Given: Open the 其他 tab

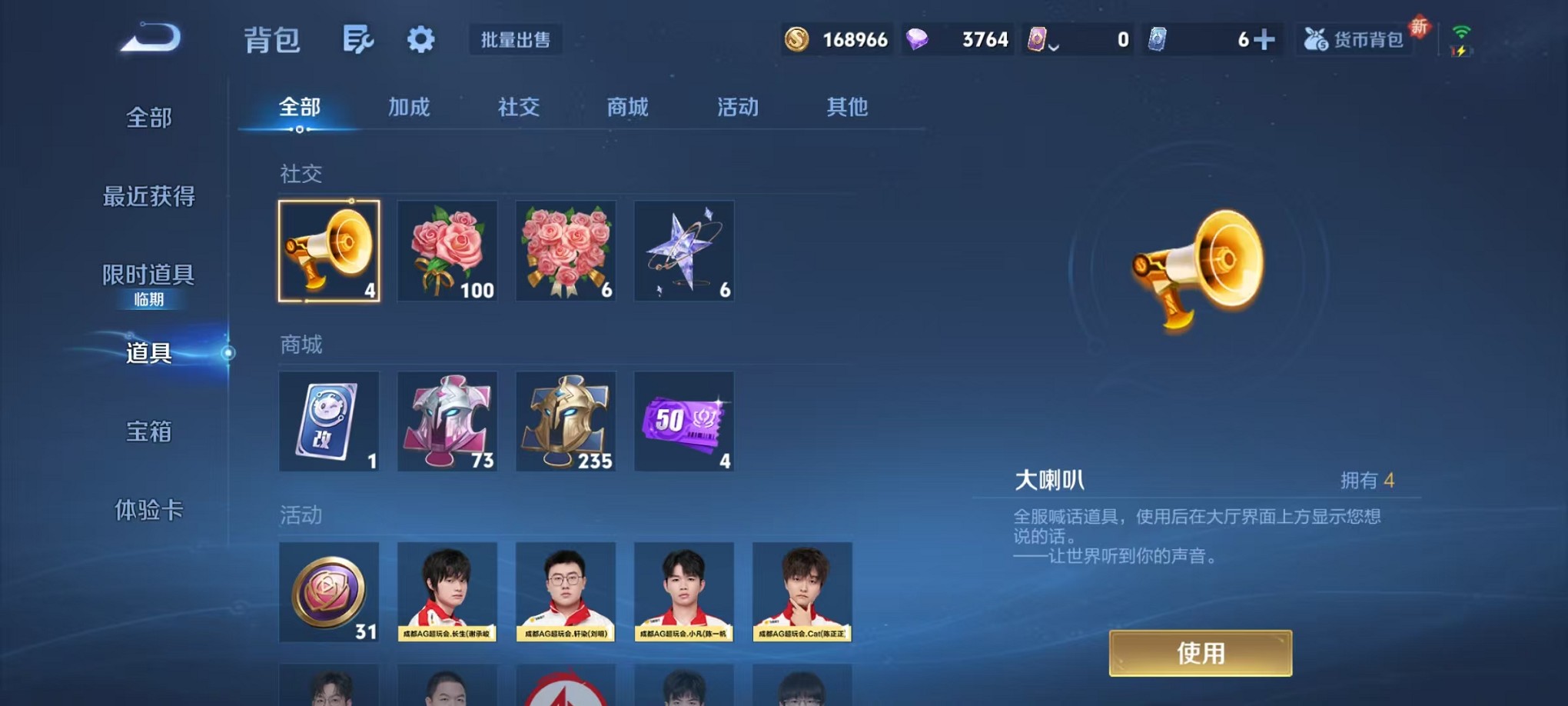Looking at the screenshot, I should tap(847, 108).
